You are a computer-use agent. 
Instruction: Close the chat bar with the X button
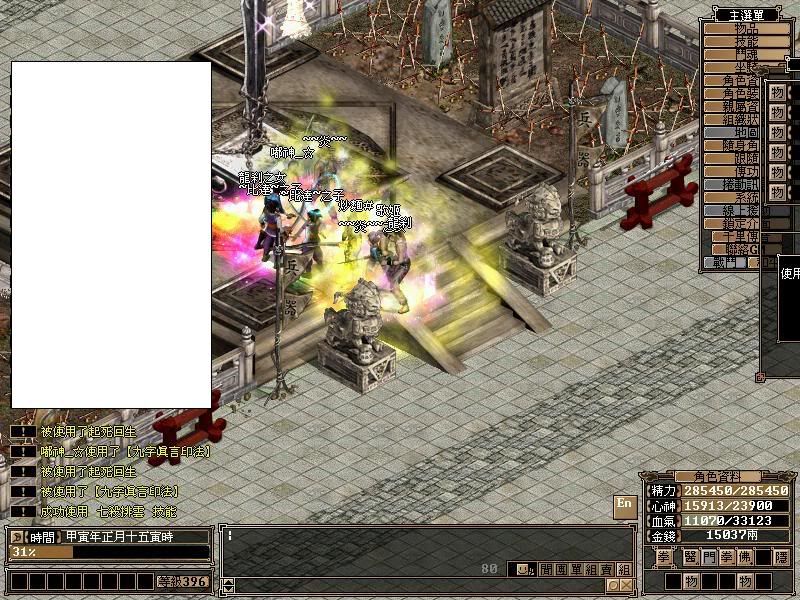[626, 585]
